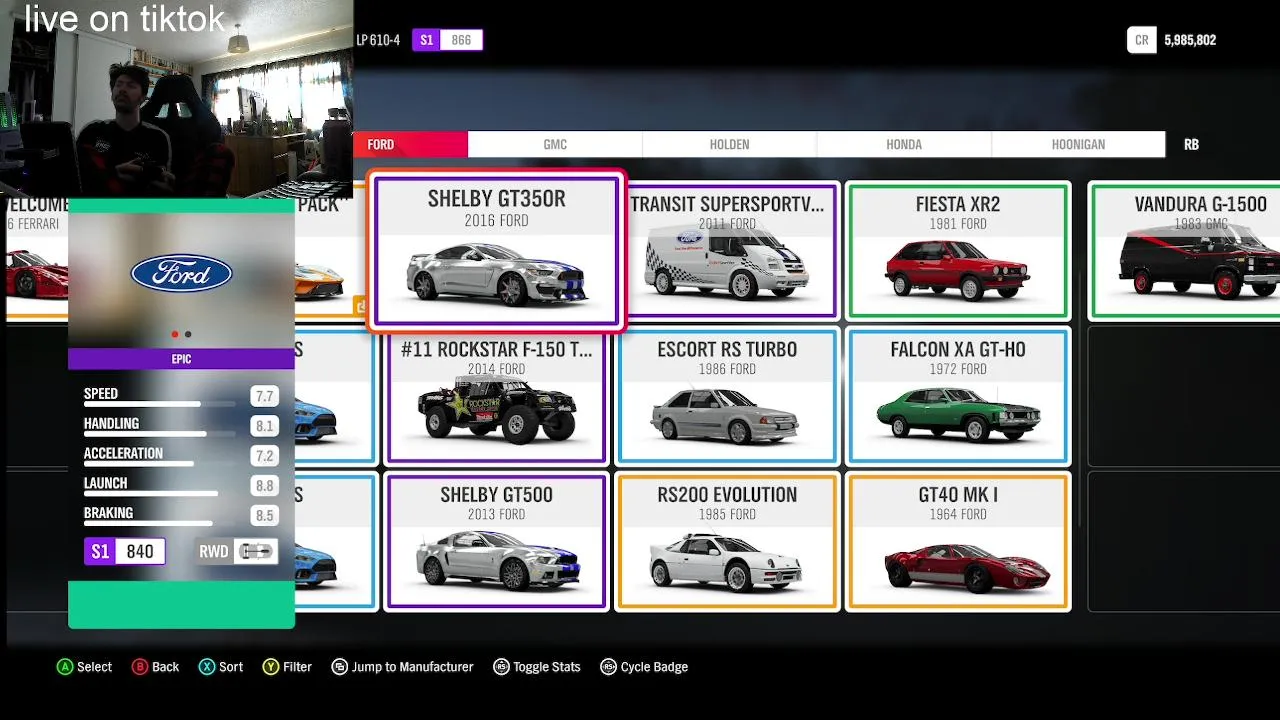Screen dimensions: 1280x720
Task: Select the Holden manufacturer tab
Action: 729,145
